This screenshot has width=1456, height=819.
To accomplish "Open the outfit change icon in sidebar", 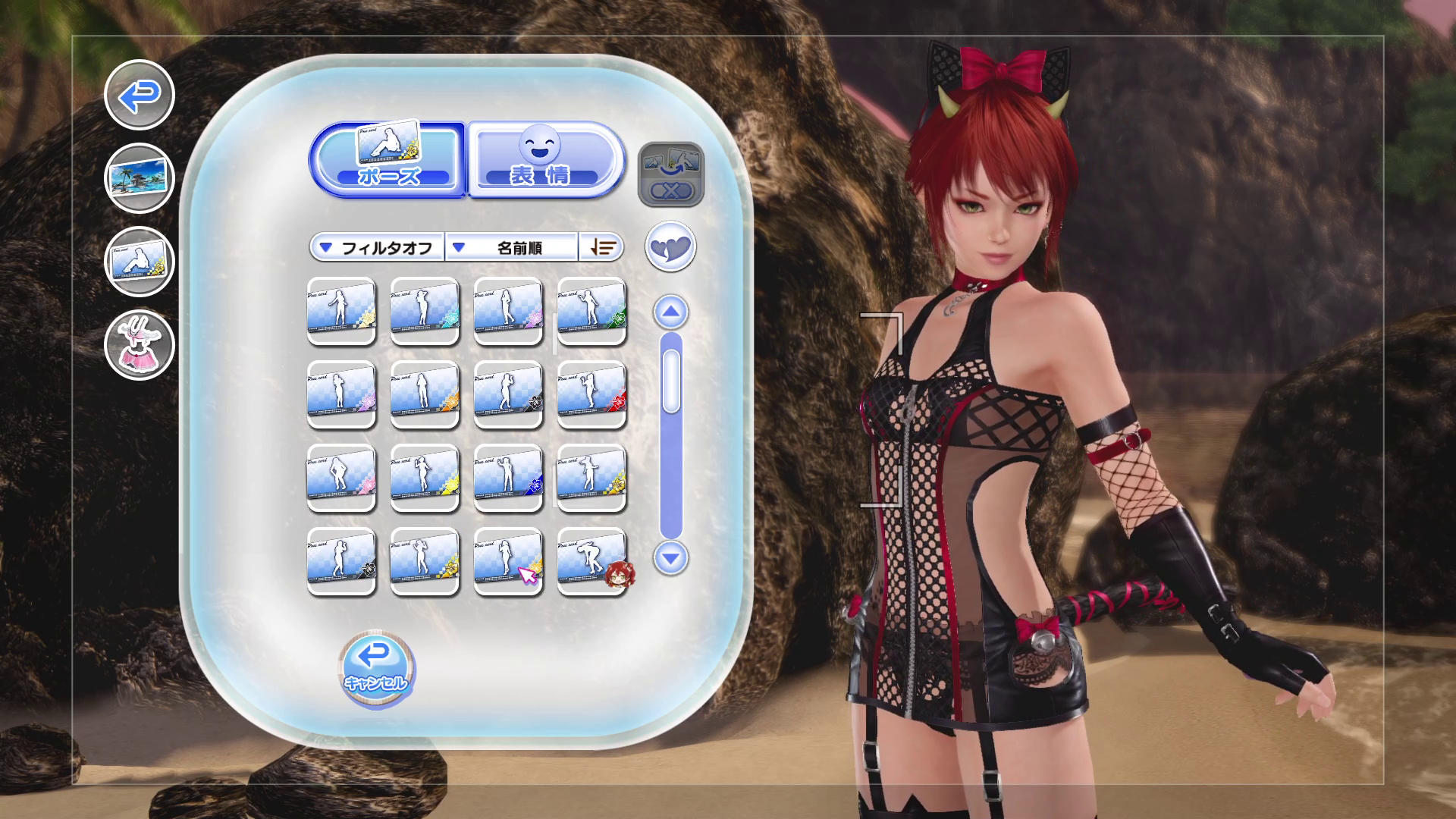I will pyautogui.click(x=139, y=344).
